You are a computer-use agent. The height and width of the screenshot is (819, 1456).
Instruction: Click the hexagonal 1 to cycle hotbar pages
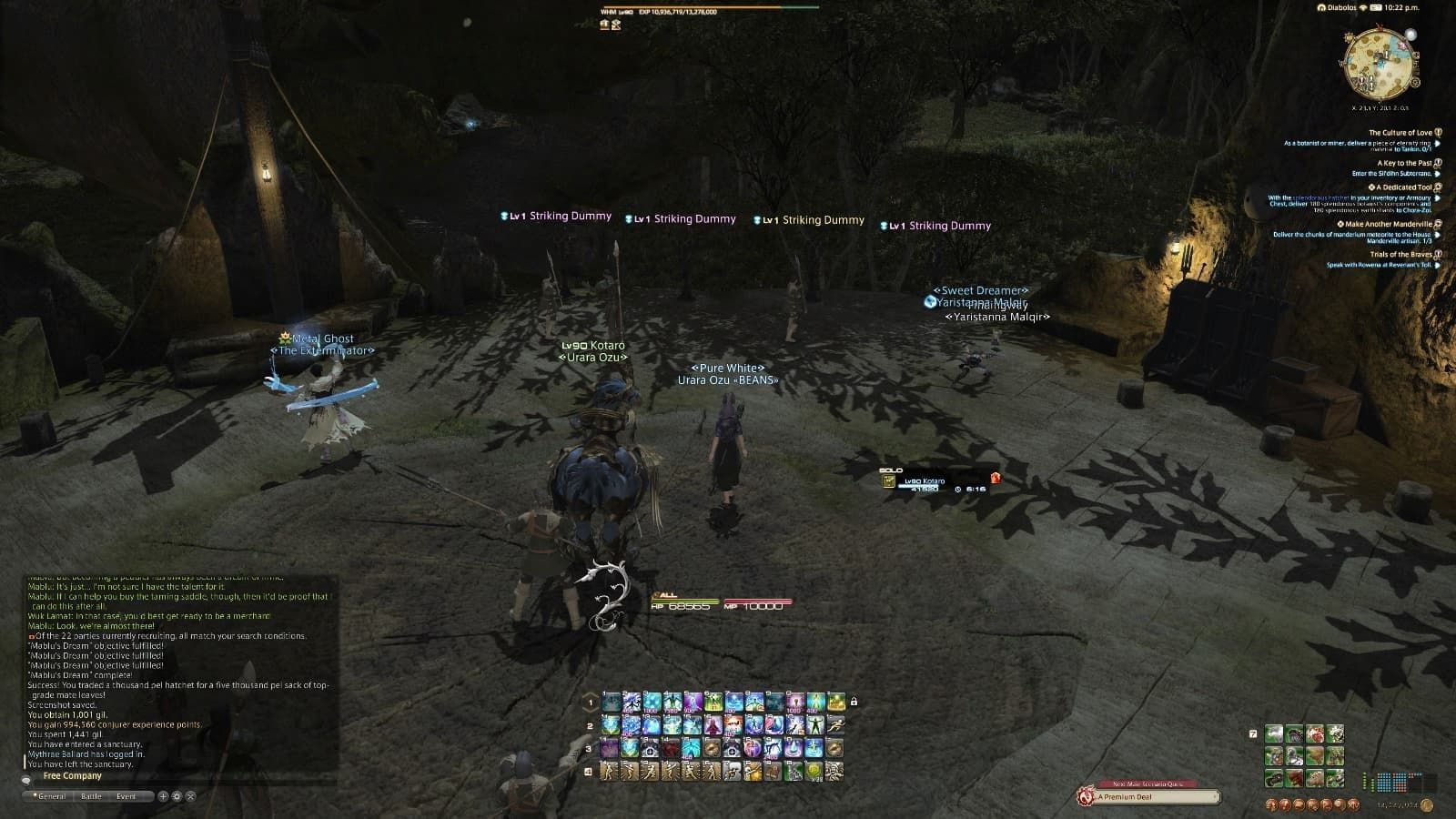coord(591,702)
